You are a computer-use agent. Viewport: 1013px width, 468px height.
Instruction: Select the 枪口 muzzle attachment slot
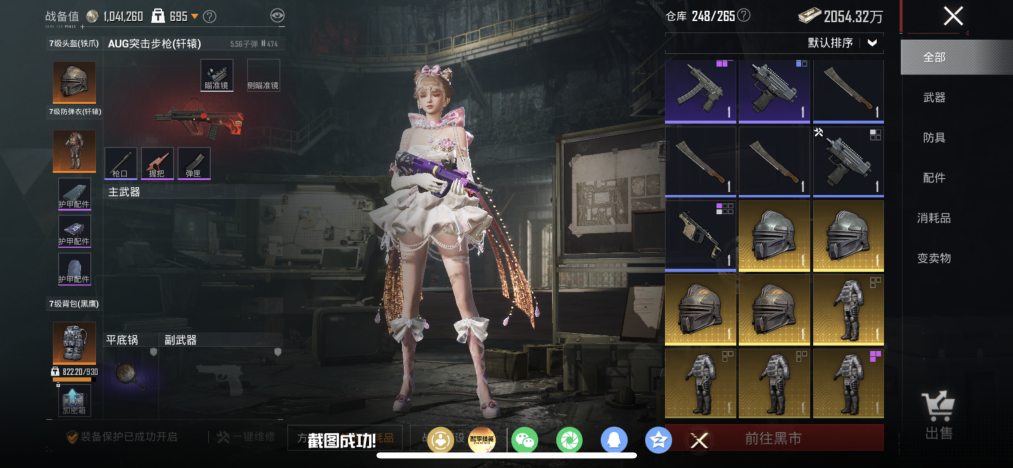(120, 162)
